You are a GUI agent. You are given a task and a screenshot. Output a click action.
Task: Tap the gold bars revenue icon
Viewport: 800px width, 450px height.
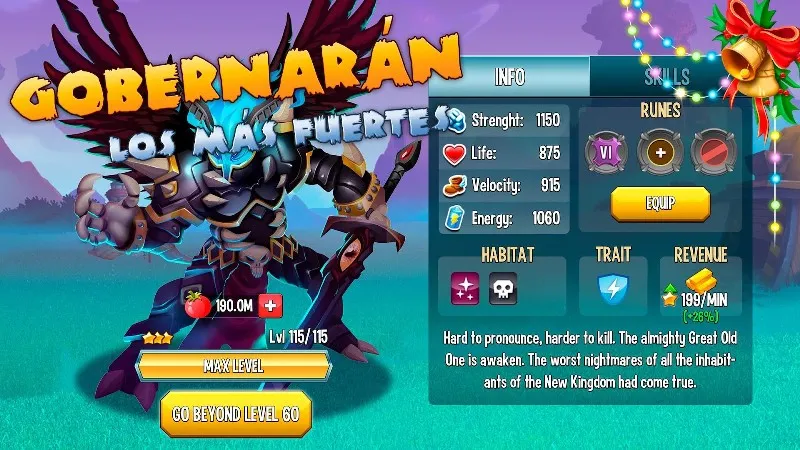point(698,282)
